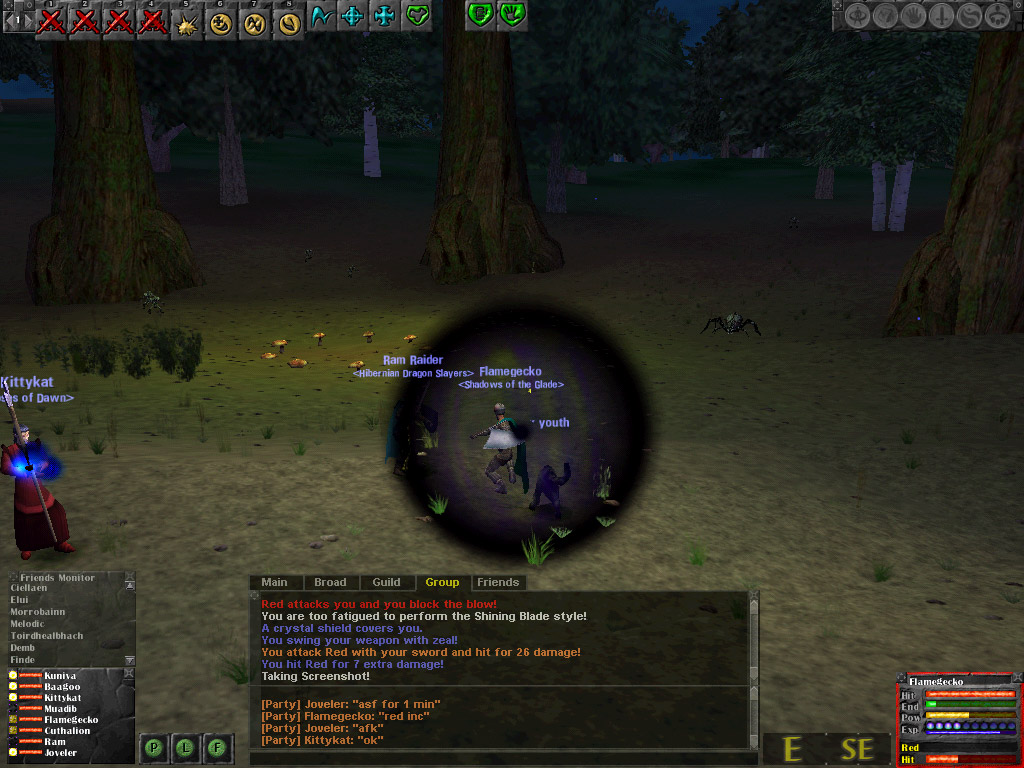Click the round green L button

[187, 747]
